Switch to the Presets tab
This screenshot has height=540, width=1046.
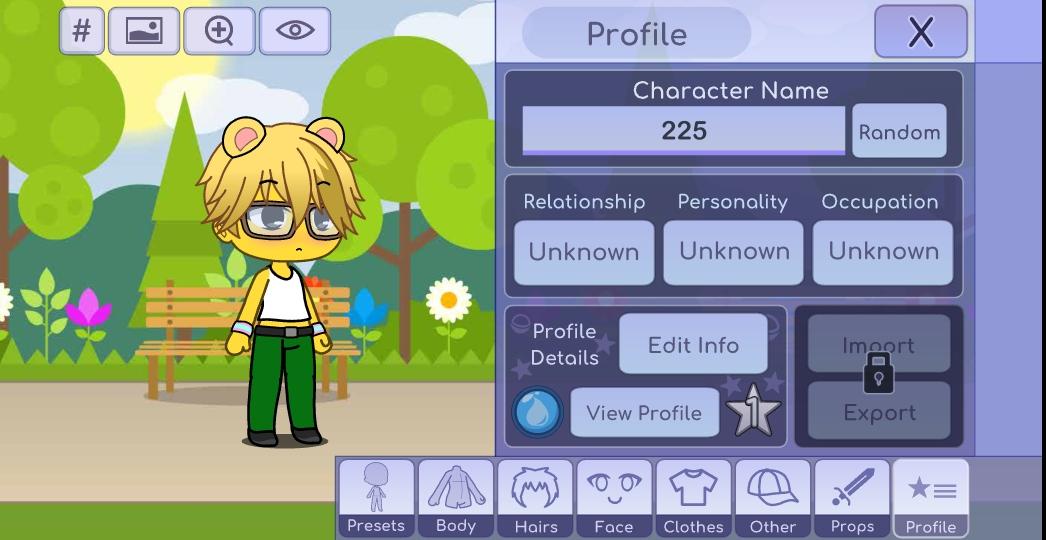[x=376, y=498]
